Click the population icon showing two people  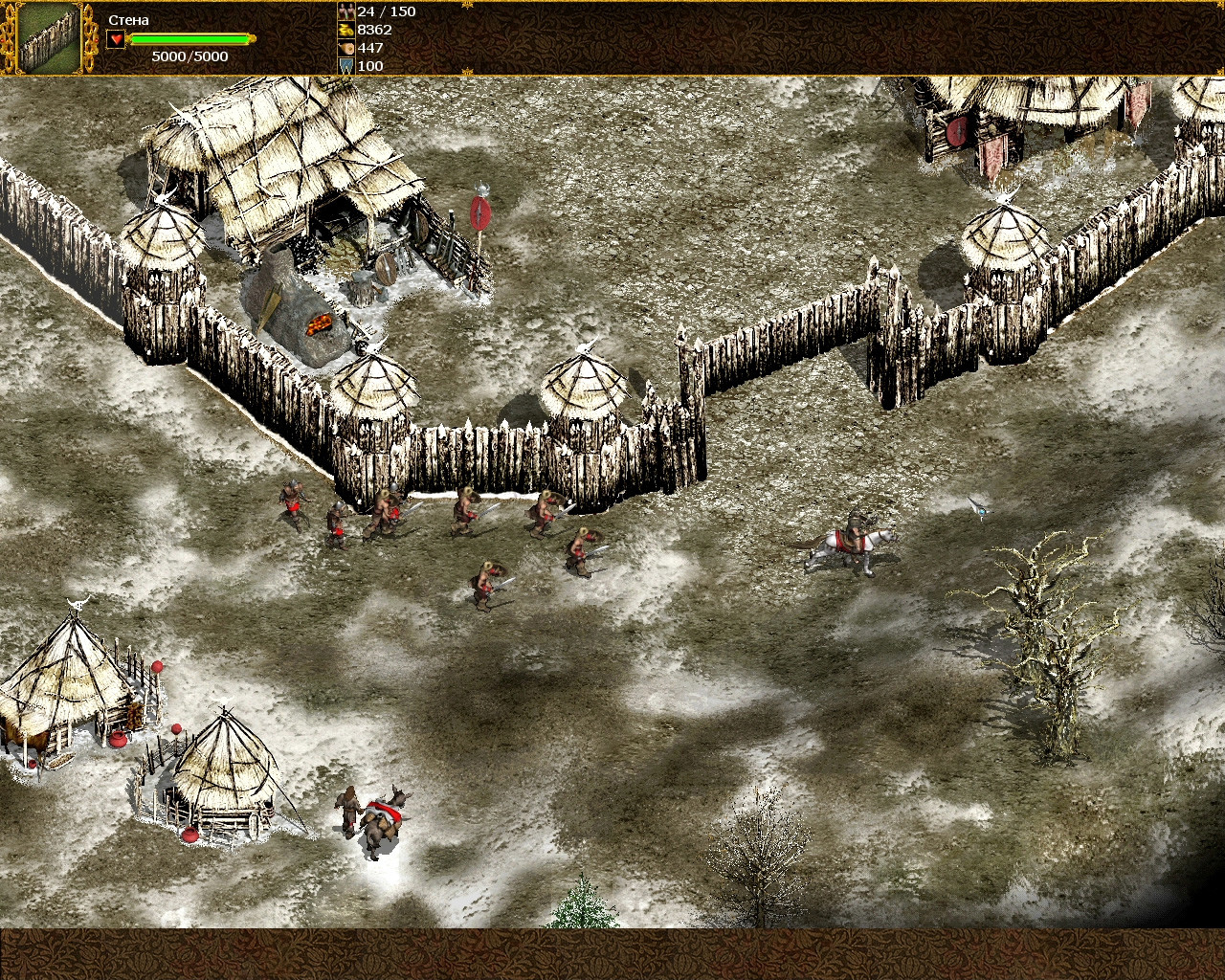[346, 11]
